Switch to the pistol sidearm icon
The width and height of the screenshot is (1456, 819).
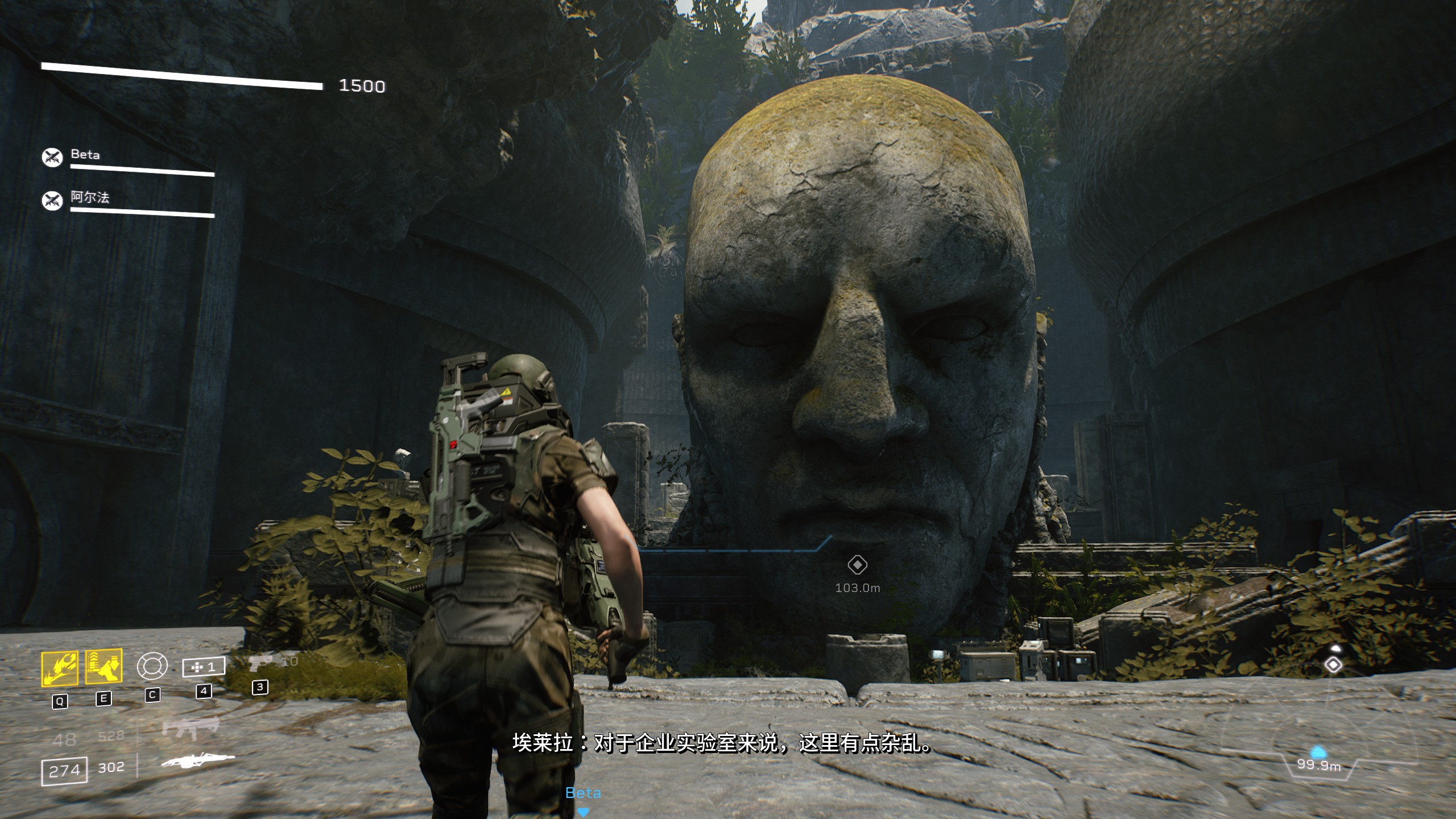click(260, 663)
